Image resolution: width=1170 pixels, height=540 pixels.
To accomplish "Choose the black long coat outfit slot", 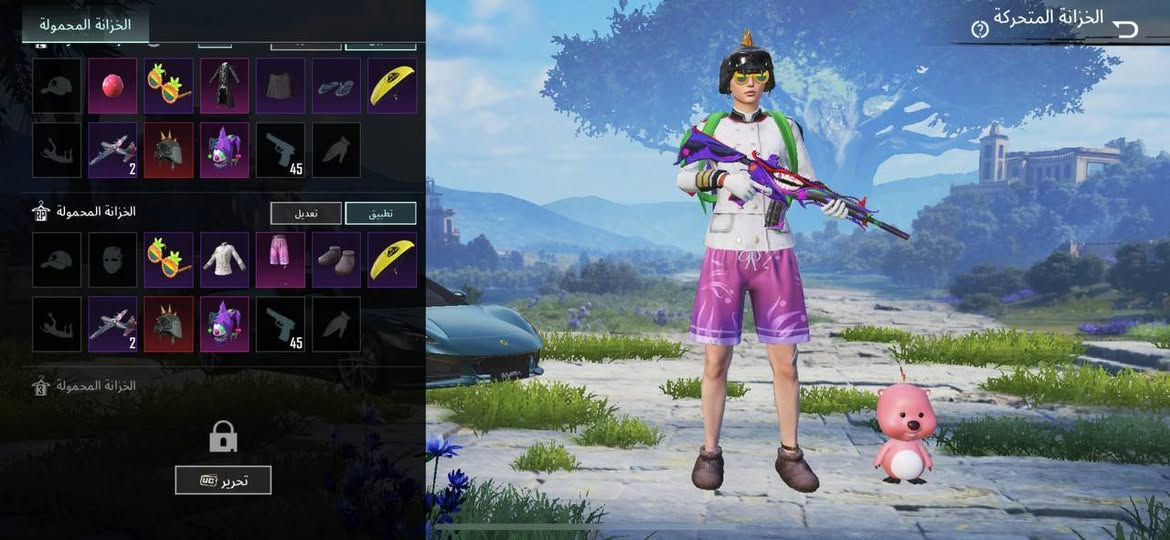I will click(x=224, y=85).
